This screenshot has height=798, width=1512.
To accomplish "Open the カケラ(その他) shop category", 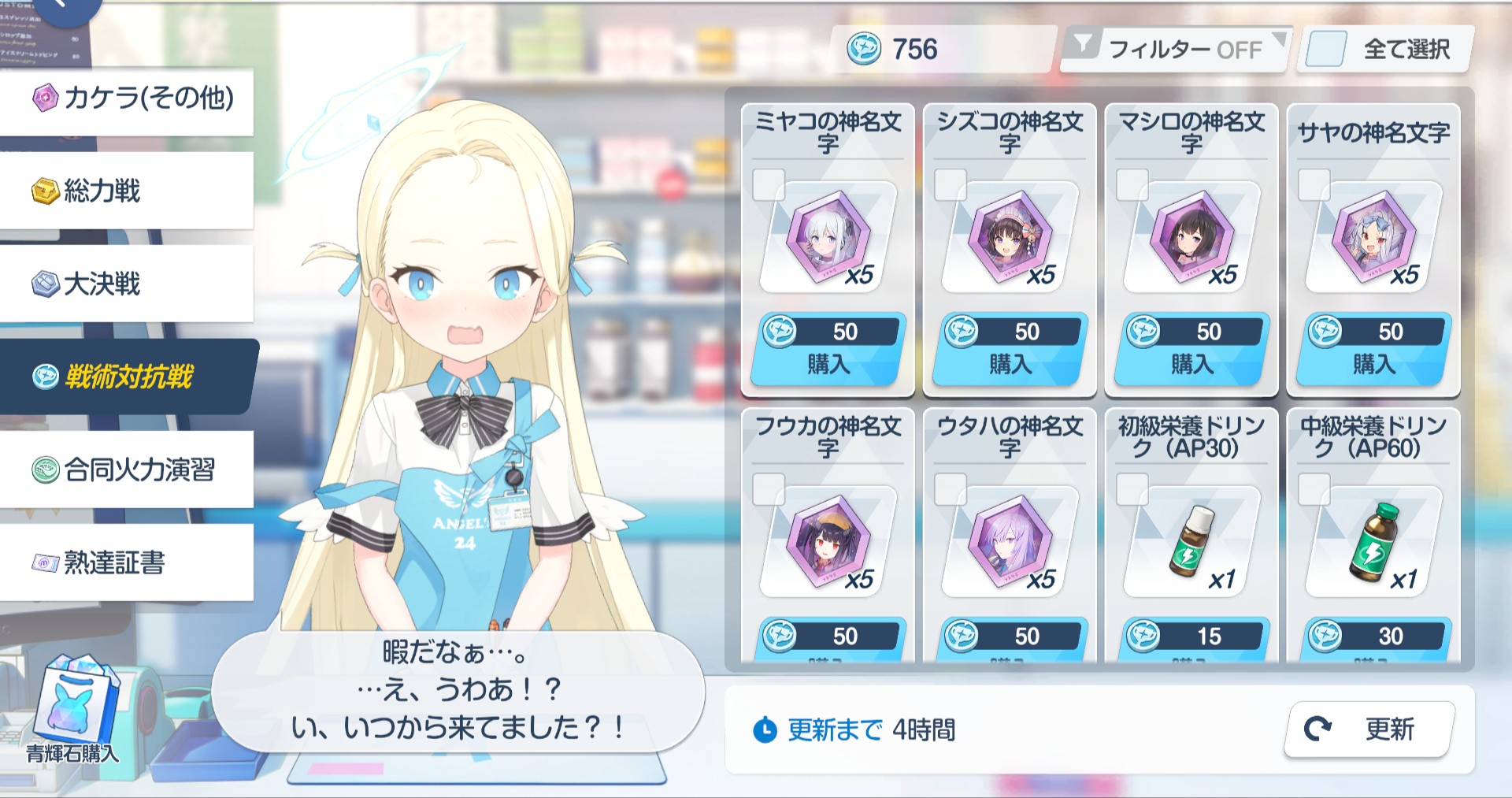I will pyautogui.click(x=130, y=99).
